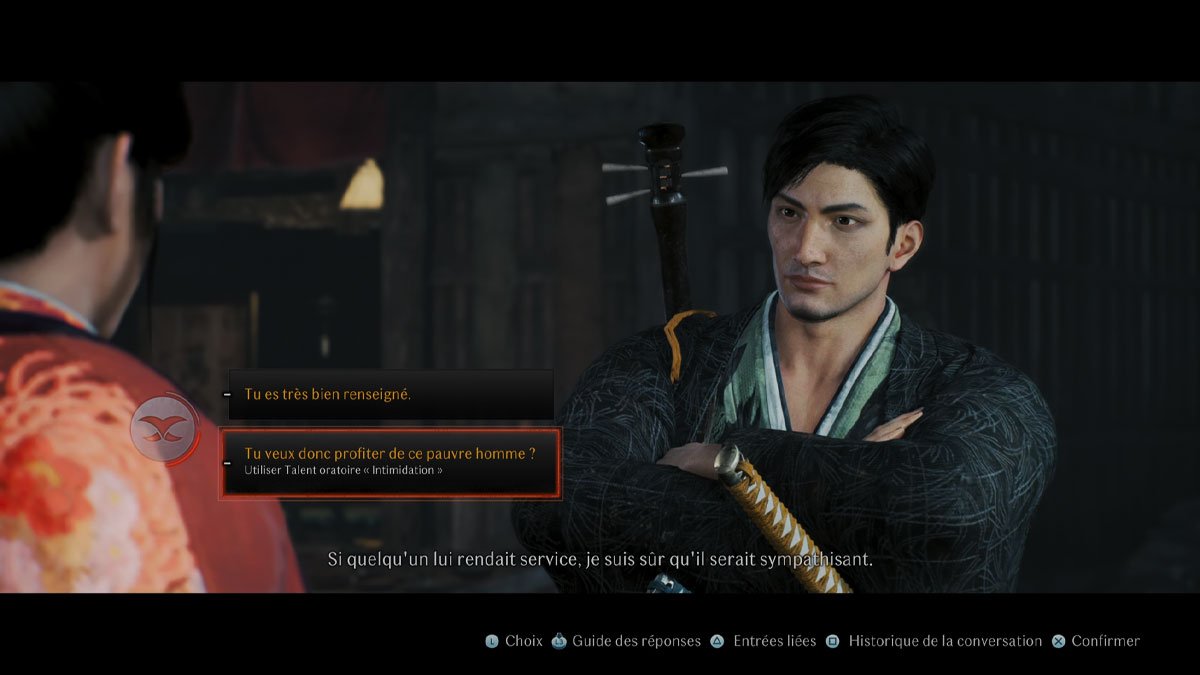Viewport: 1200px width, 675px height.
Task: Select the Intimidation reply about the pauvre homme
Action: pos(390,462)
